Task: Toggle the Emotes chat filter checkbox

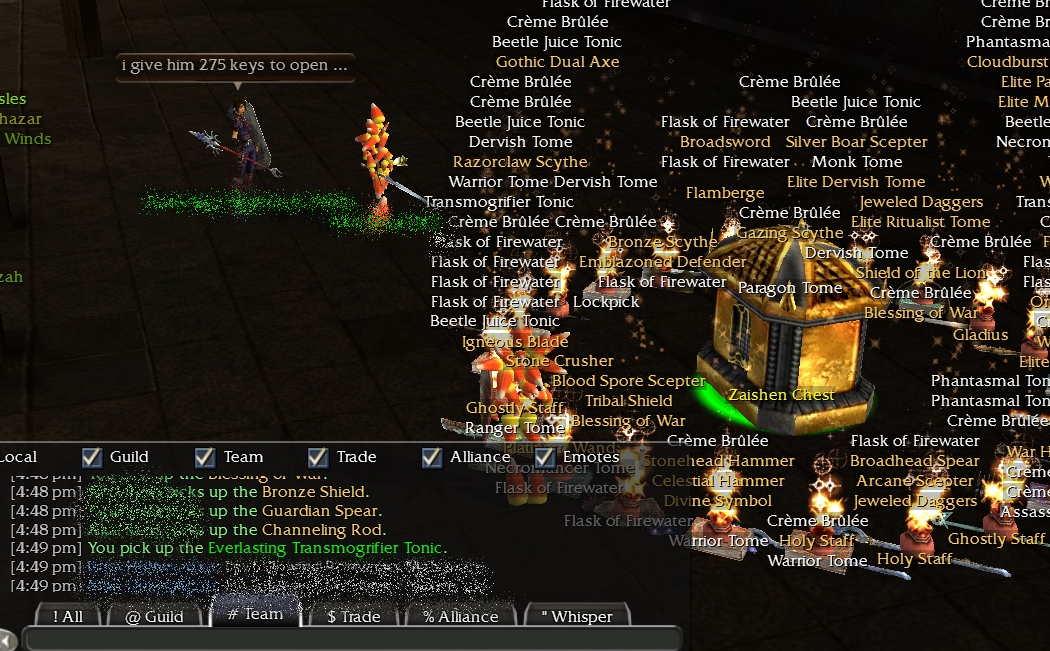Action: point(545,457)
